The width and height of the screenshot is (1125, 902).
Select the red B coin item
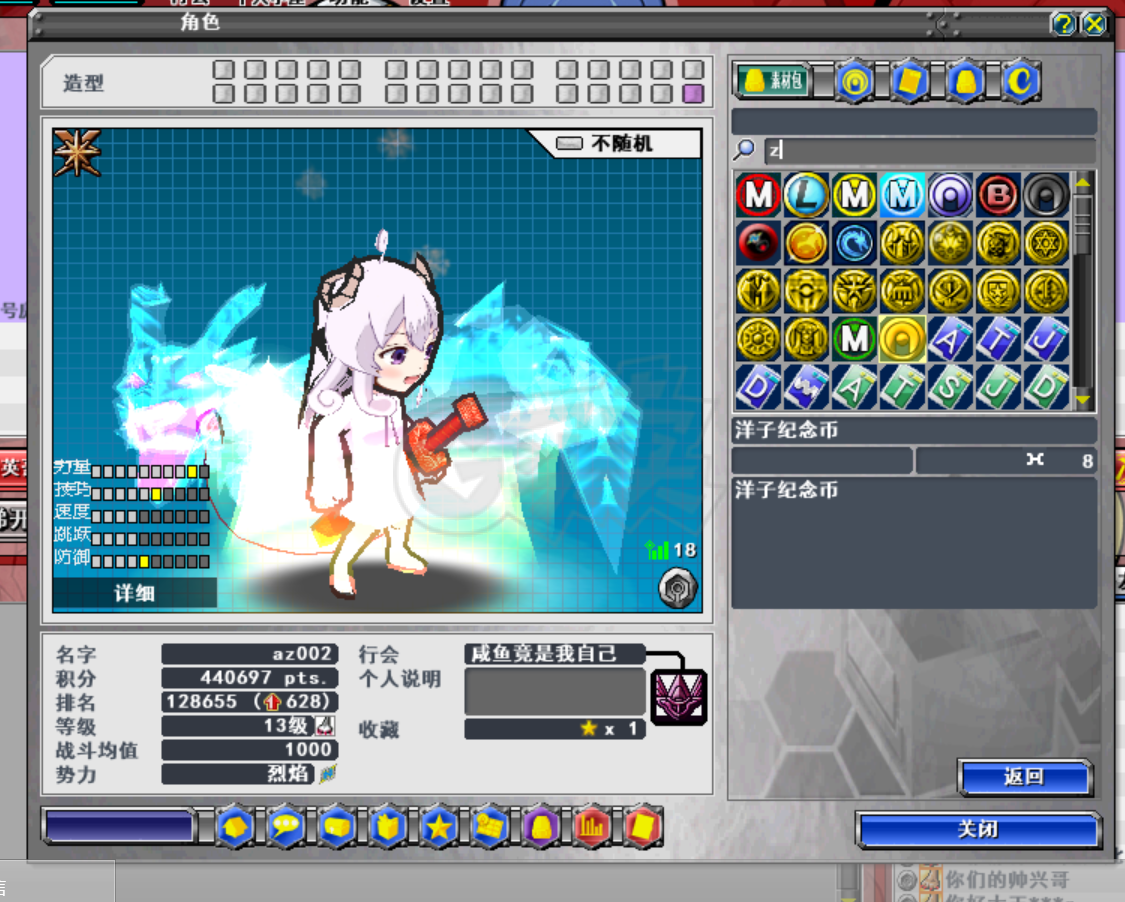[x=997, y=196]
